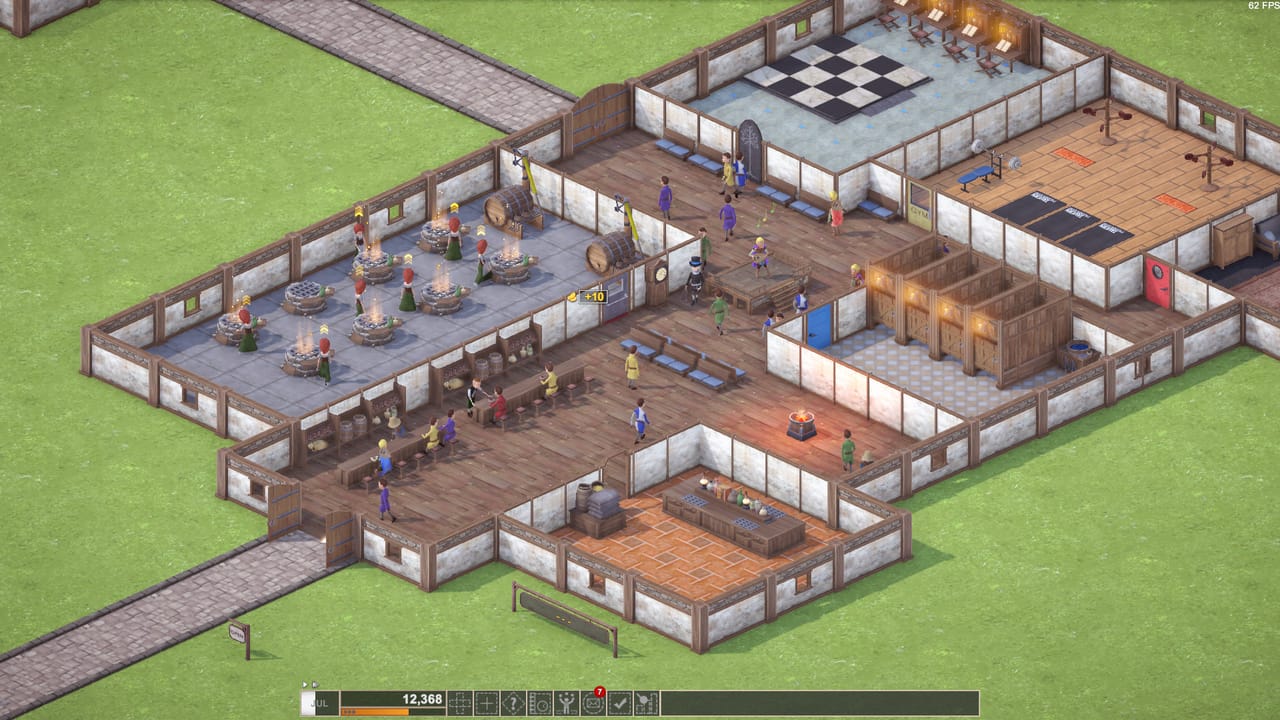Viewport: 1280px width, 720px height.
Task: Select the wall clock near the bar
Action: 660,275
